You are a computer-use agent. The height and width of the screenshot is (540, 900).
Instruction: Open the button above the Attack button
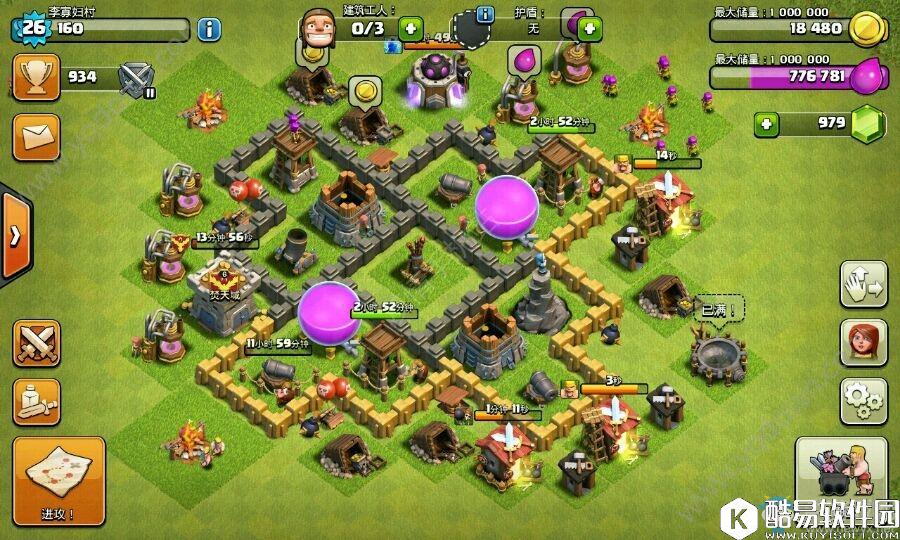pyautogui.click(x=36, y=401)
